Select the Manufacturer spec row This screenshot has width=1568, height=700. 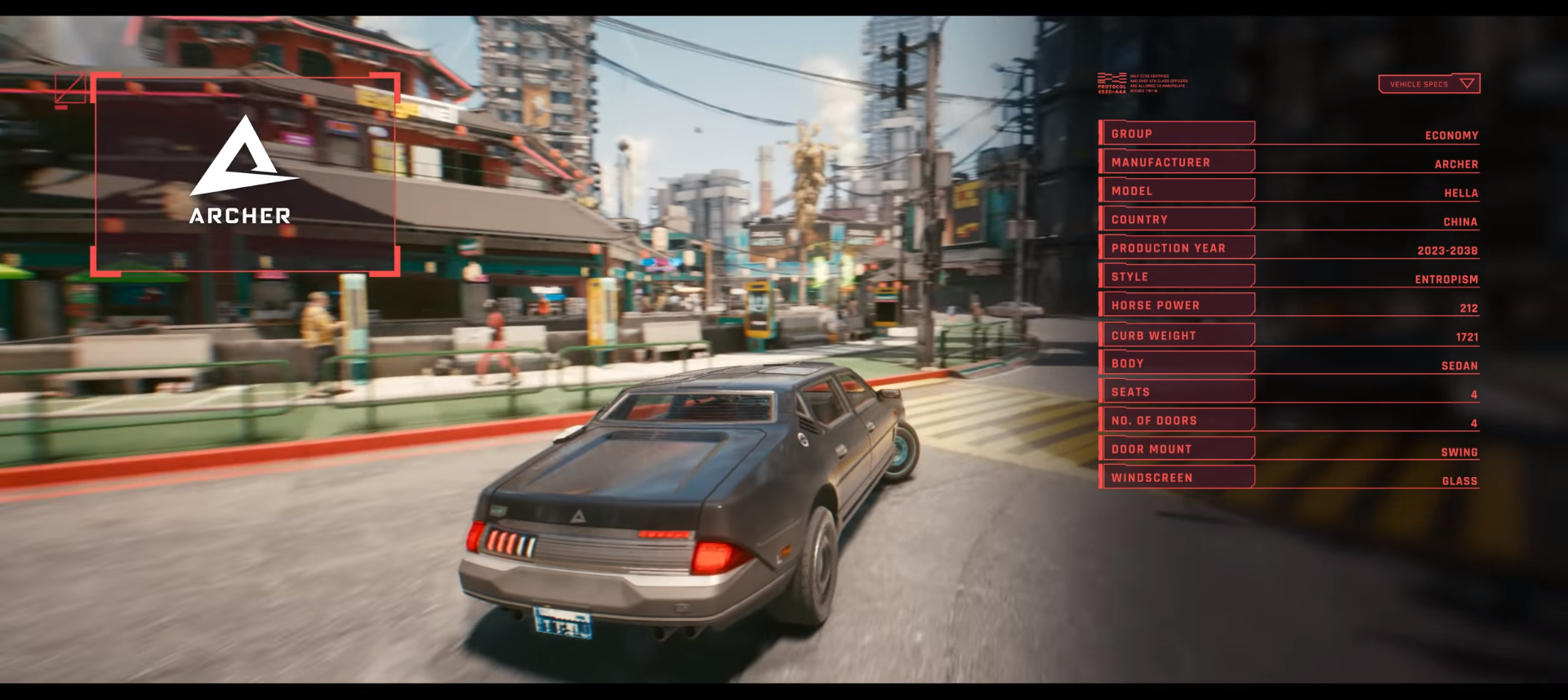point(1177,162)
